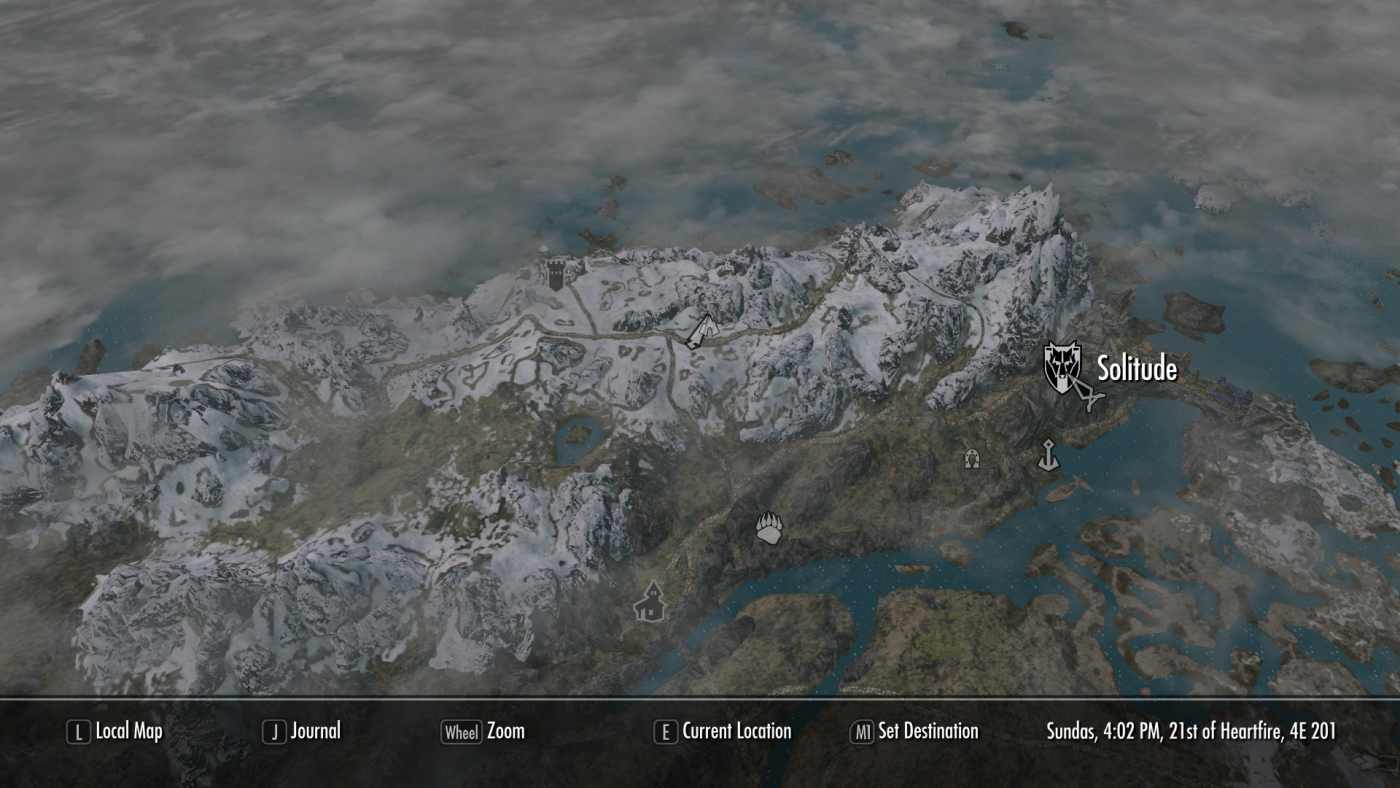Open the Journal

pyautogui.click(x=313, y=731)
